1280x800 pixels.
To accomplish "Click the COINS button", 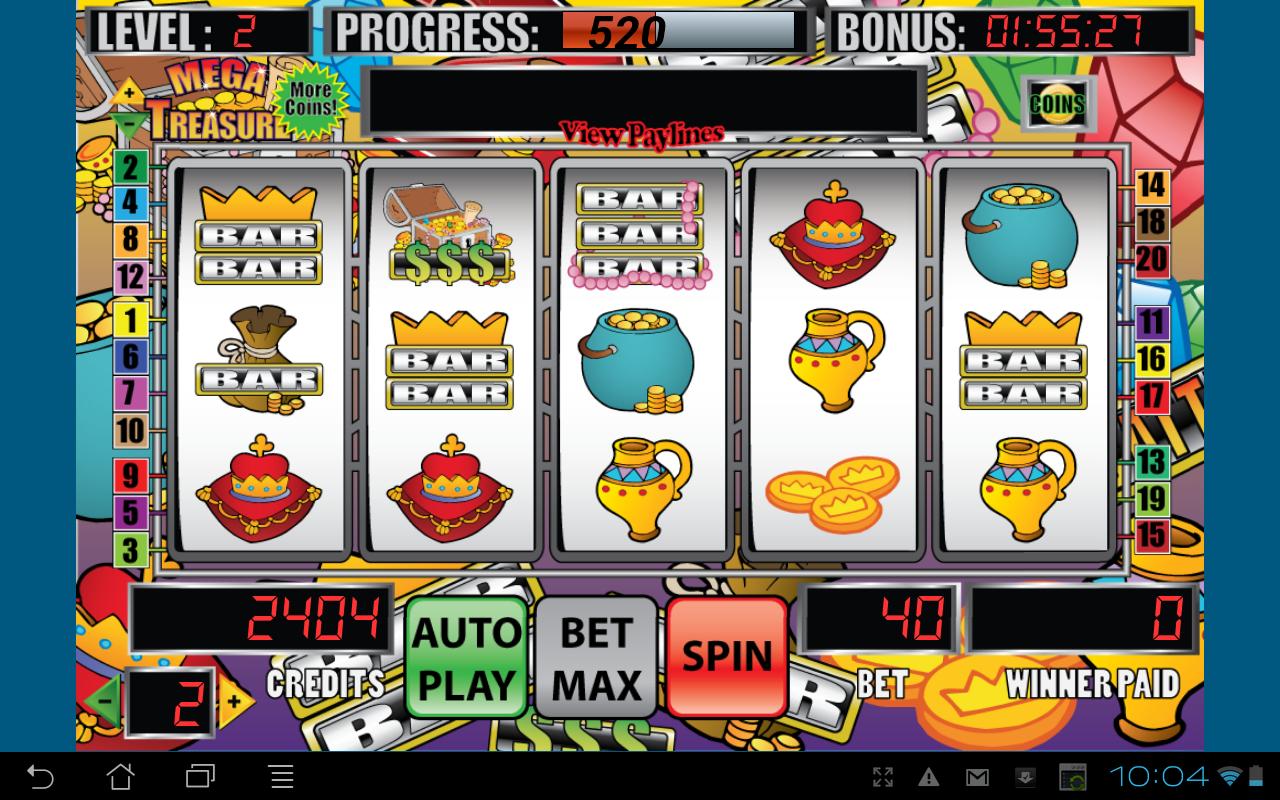I will coord(1057,103).
